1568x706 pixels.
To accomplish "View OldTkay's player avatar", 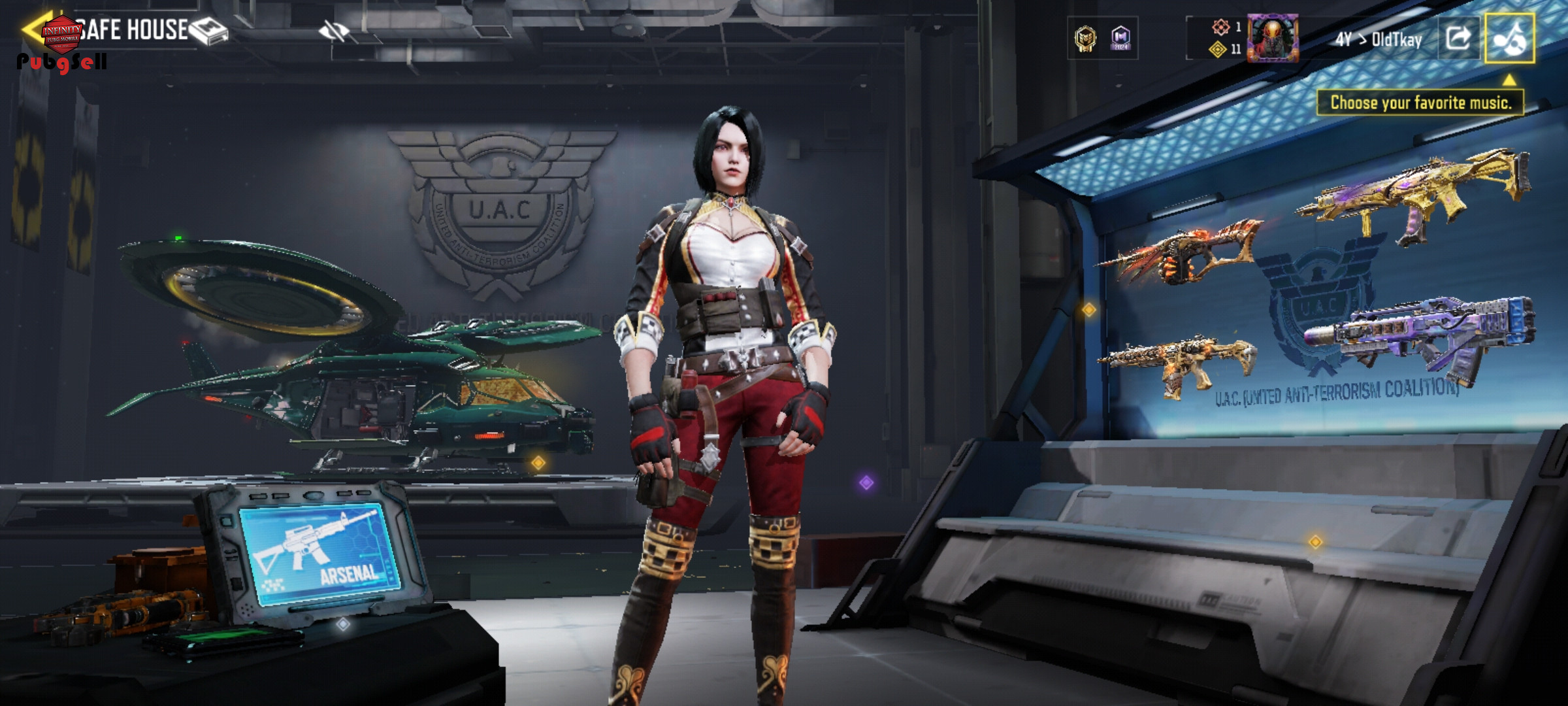I will tap(1272, 38).
